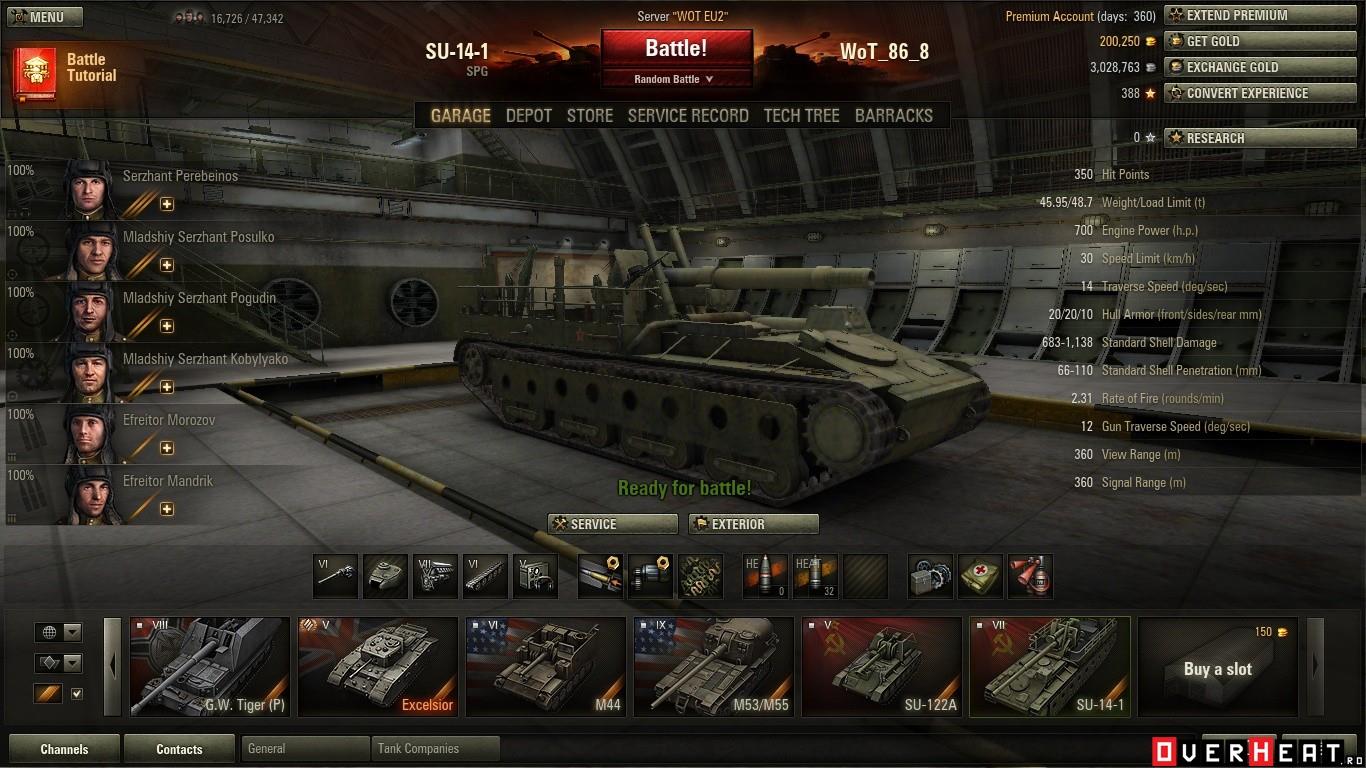Viewport: 1366px width, 768px height.
Task: Open the Random Battle mode dropdown
Action: coord(675,79)
